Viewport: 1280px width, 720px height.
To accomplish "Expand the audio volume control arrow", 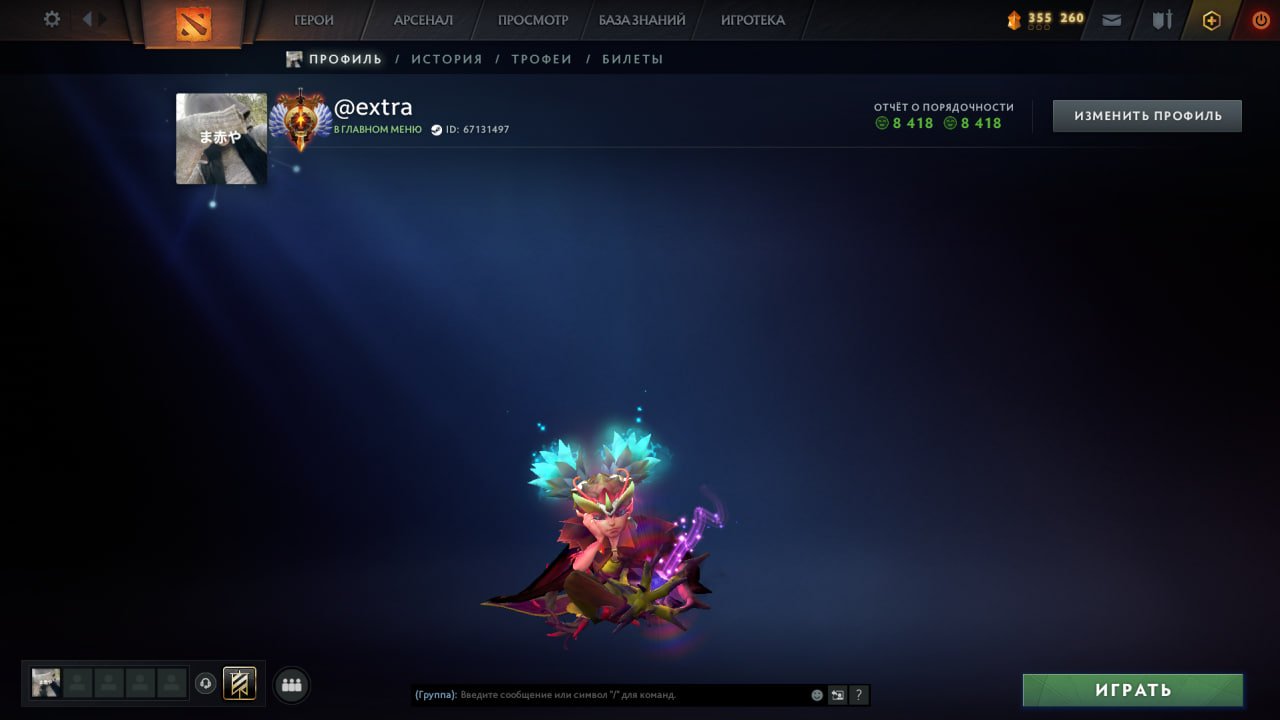I will pos(96,18).
